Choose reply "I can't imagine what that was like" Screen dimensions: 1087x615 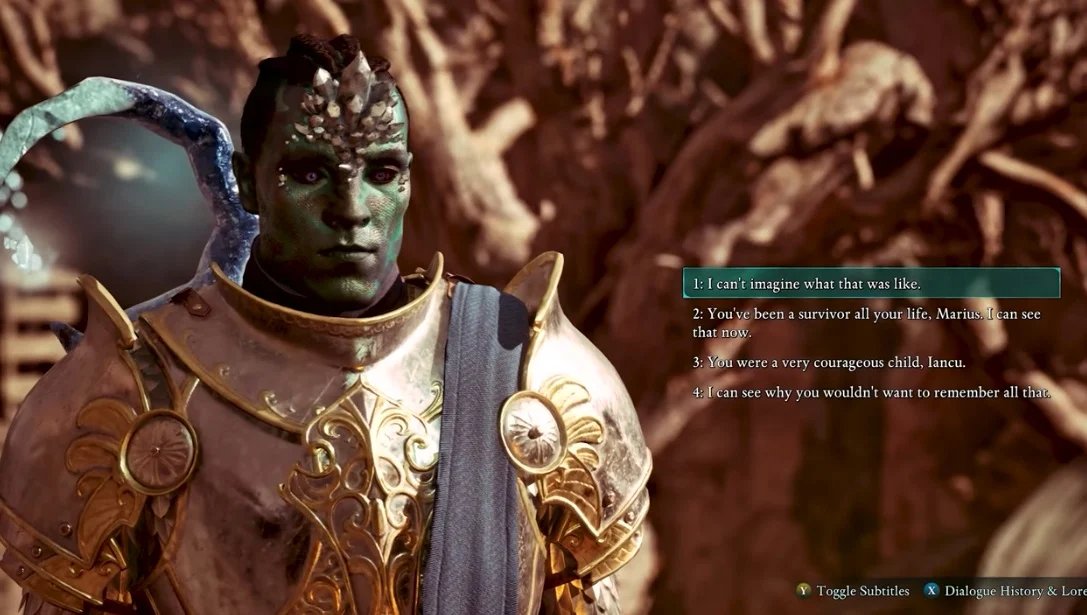coord(806,284)
